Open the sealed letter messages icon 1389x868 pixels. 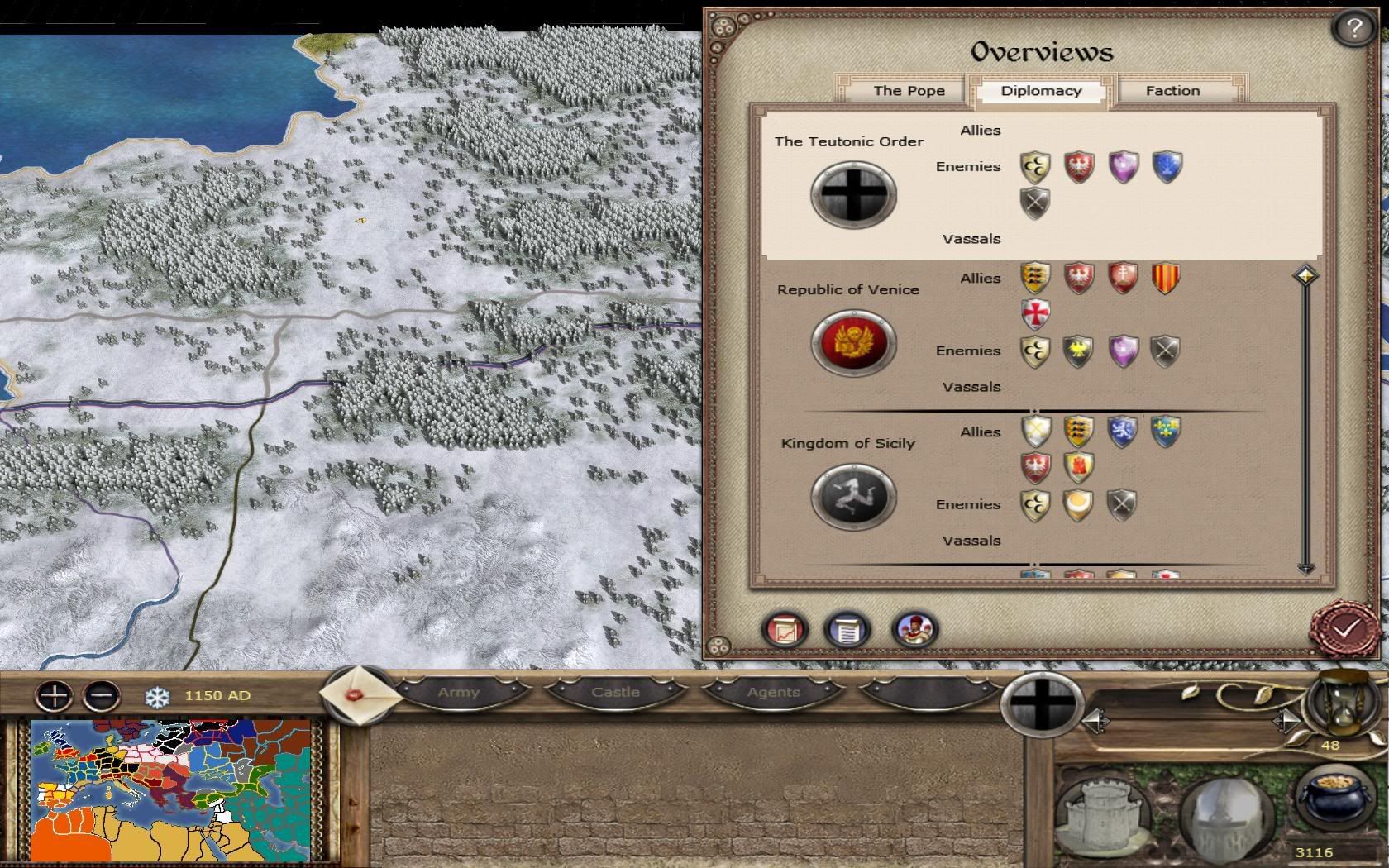tap(358, 694)
